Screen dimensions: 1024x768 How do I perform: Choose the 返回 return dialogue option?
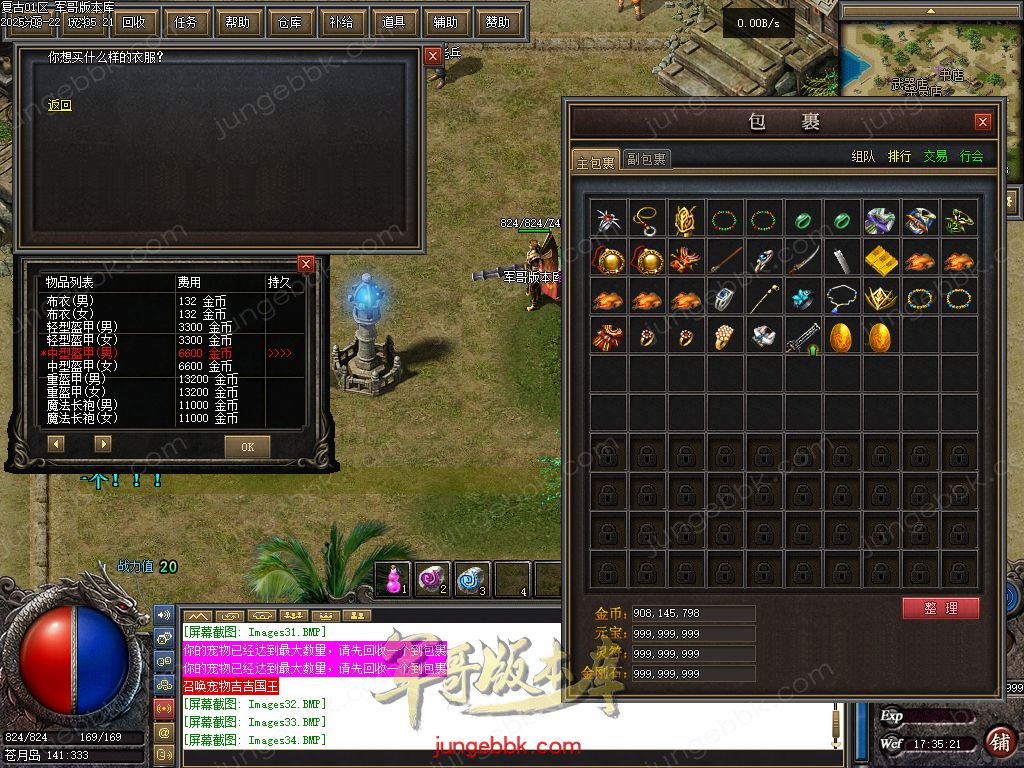(x=60, y=105)
